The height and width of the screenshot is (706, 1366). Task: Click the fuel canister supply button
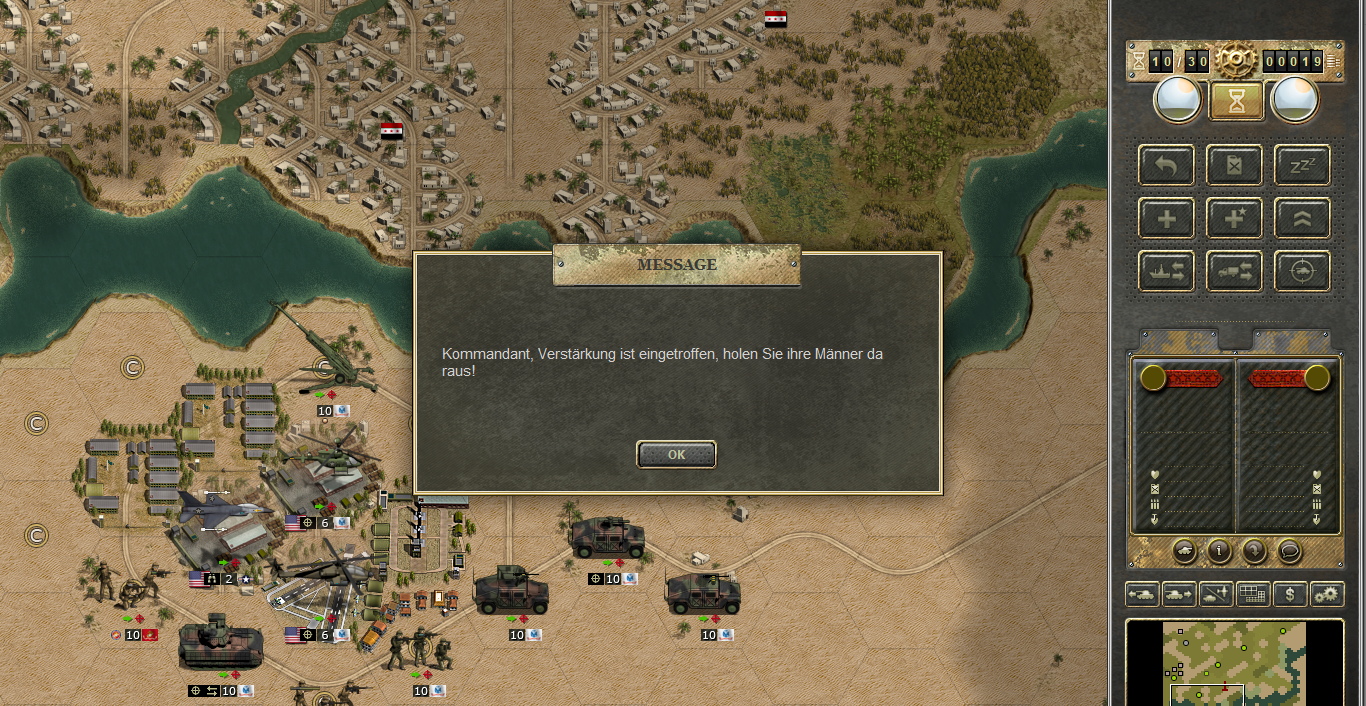coord(1234,165)
